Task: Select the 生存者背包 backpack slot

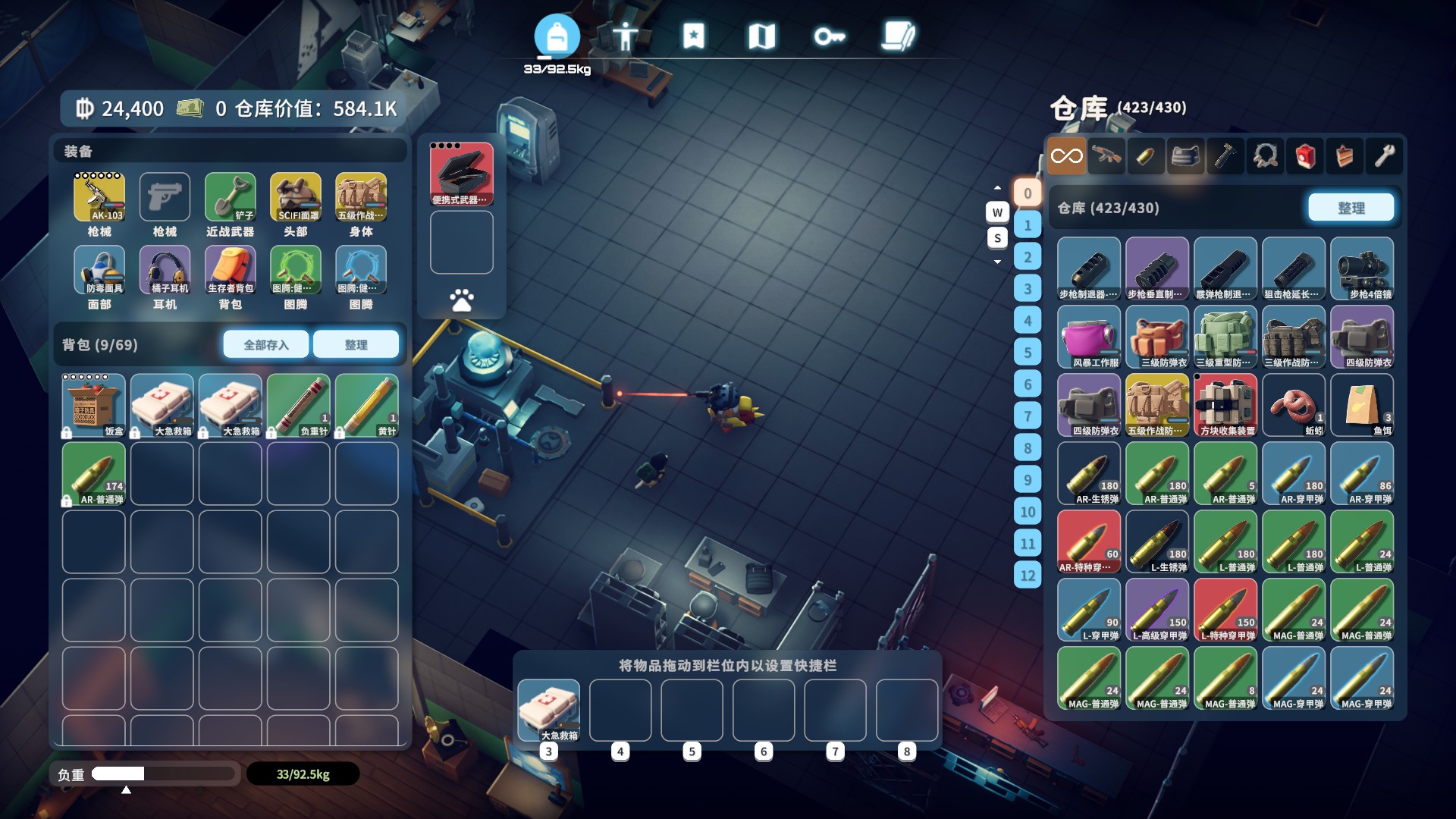Action: pos(231,270)
